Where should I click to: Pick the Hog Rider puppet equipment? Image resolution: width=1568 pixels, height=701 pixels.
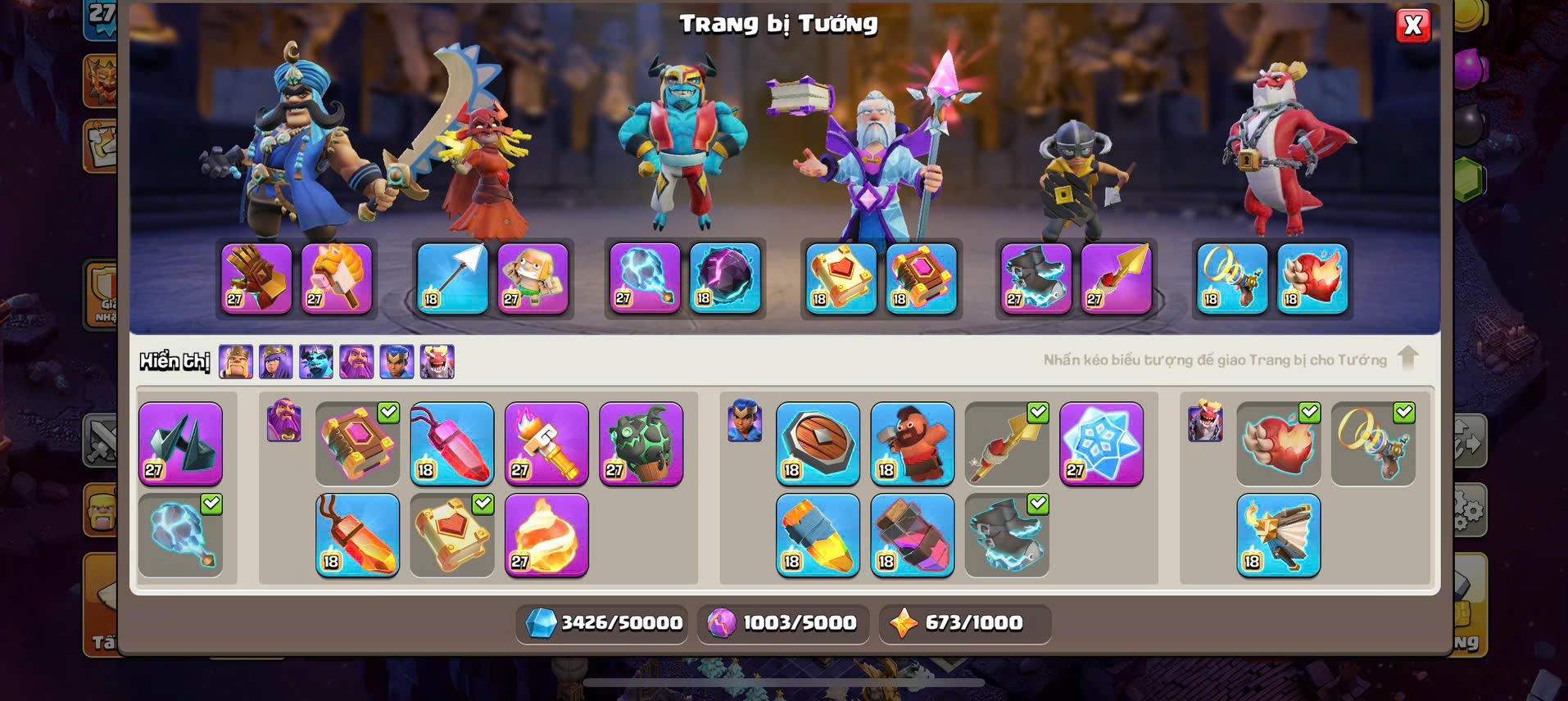[x=912, y=444]
